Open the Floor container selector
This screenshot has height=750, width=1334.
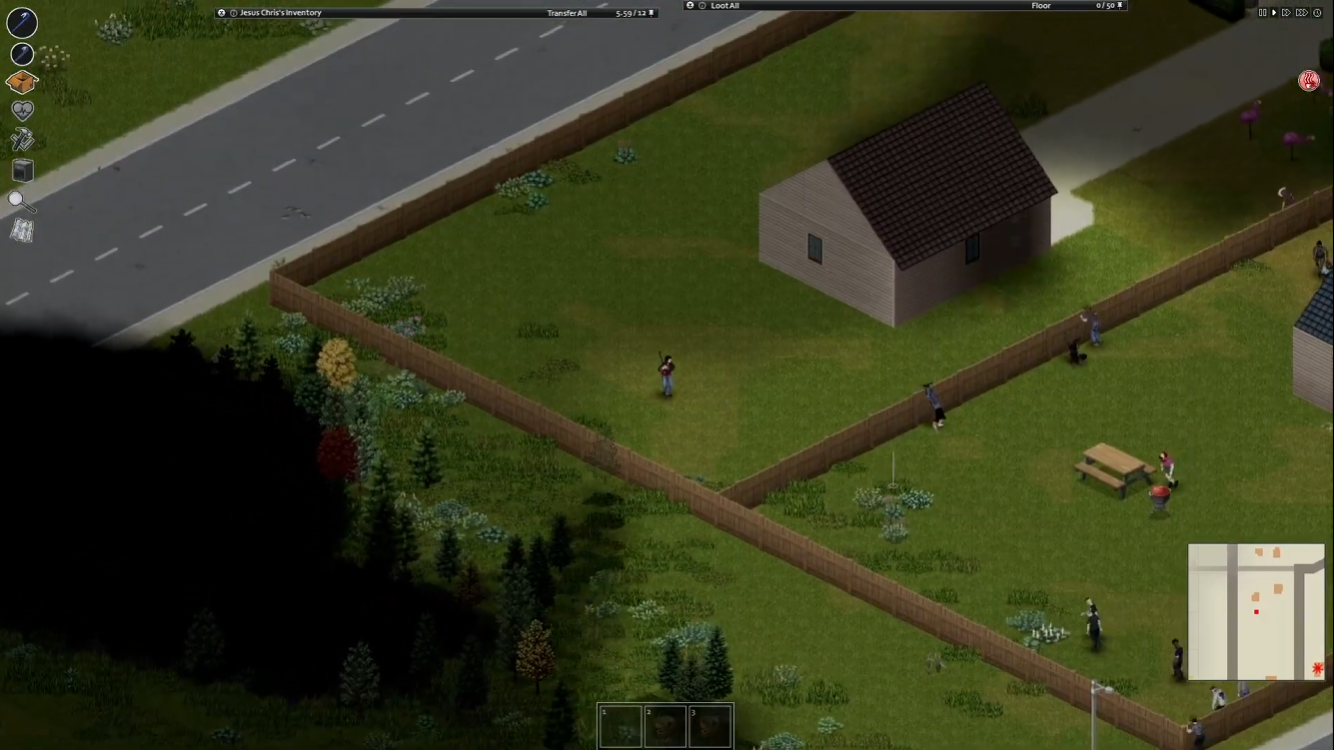1041,5
